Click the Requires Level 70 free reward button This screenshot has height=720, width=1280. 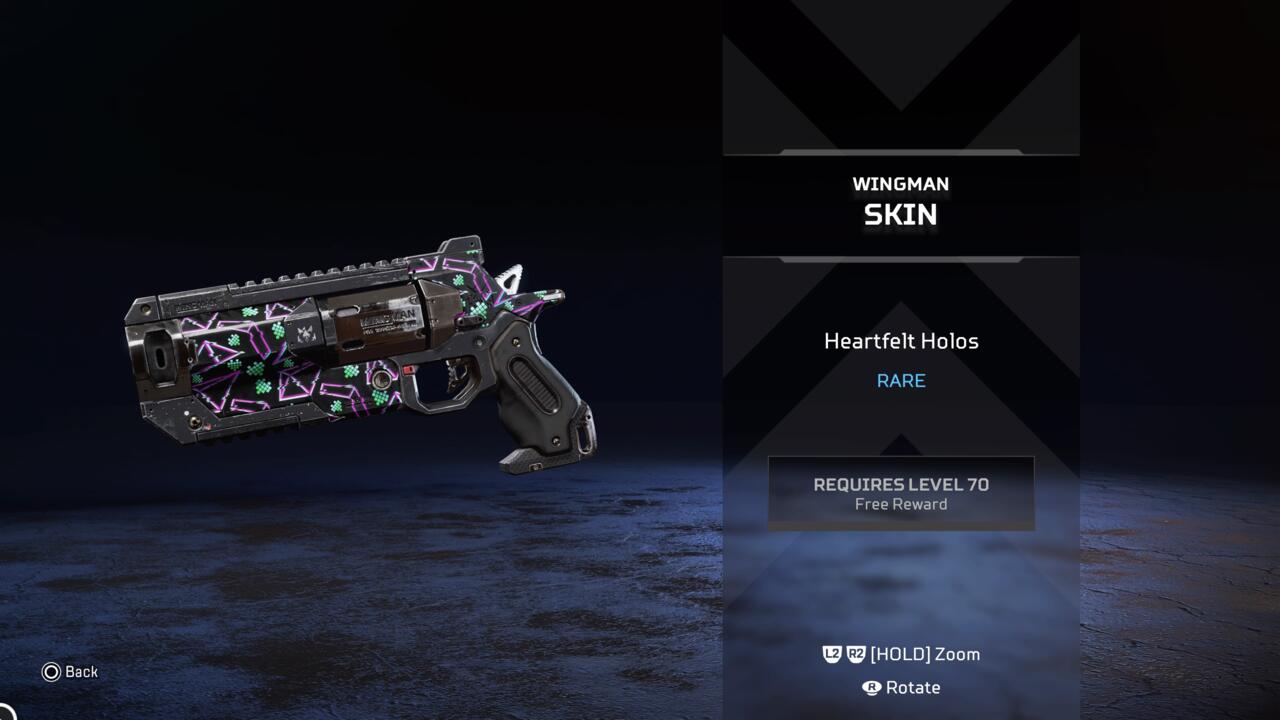[x=900, y=493]
